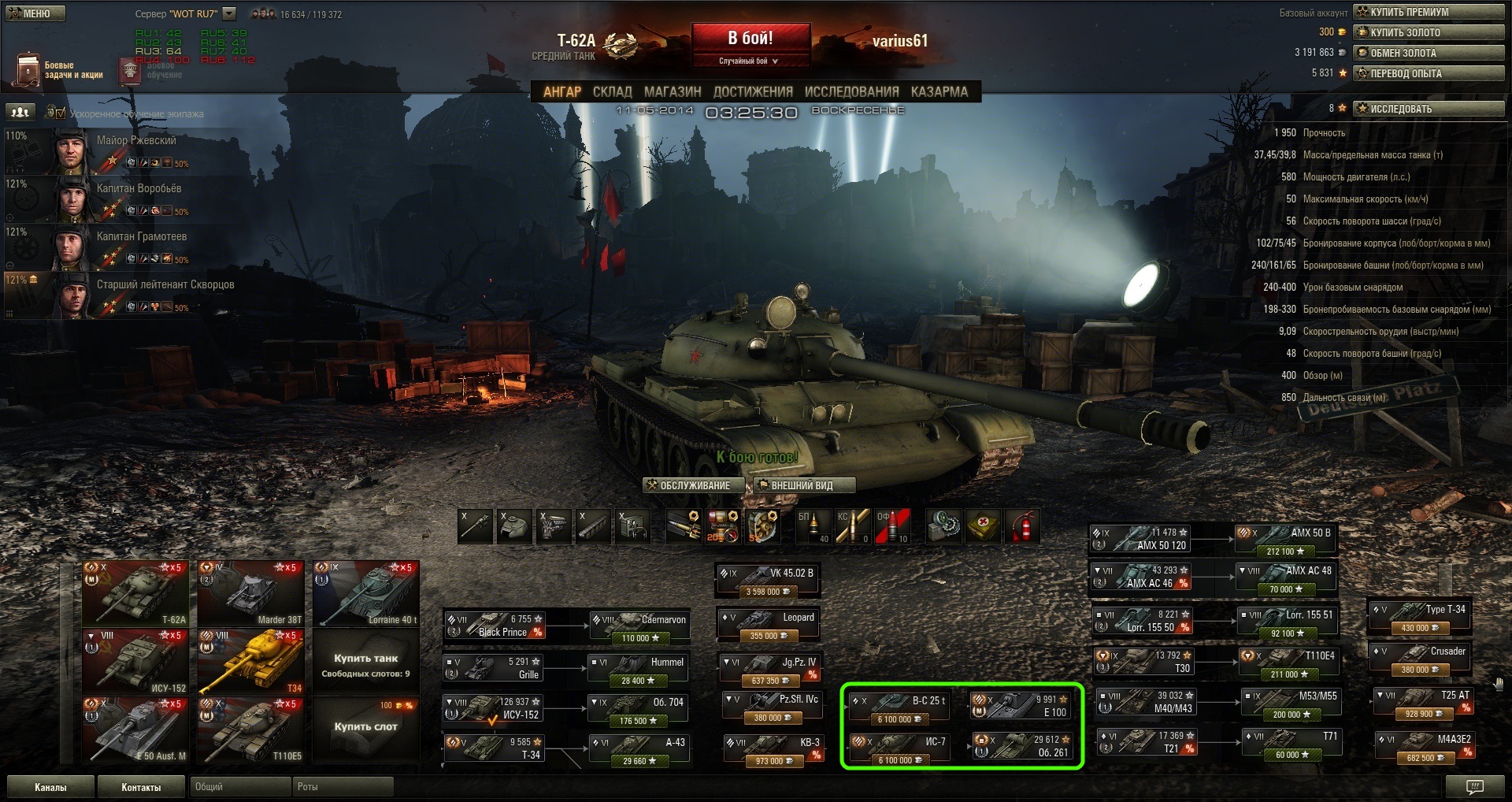The width and height of the screenshot is (1512, 802).
Task: Open the Магазин tab
Action: (672, 91)
